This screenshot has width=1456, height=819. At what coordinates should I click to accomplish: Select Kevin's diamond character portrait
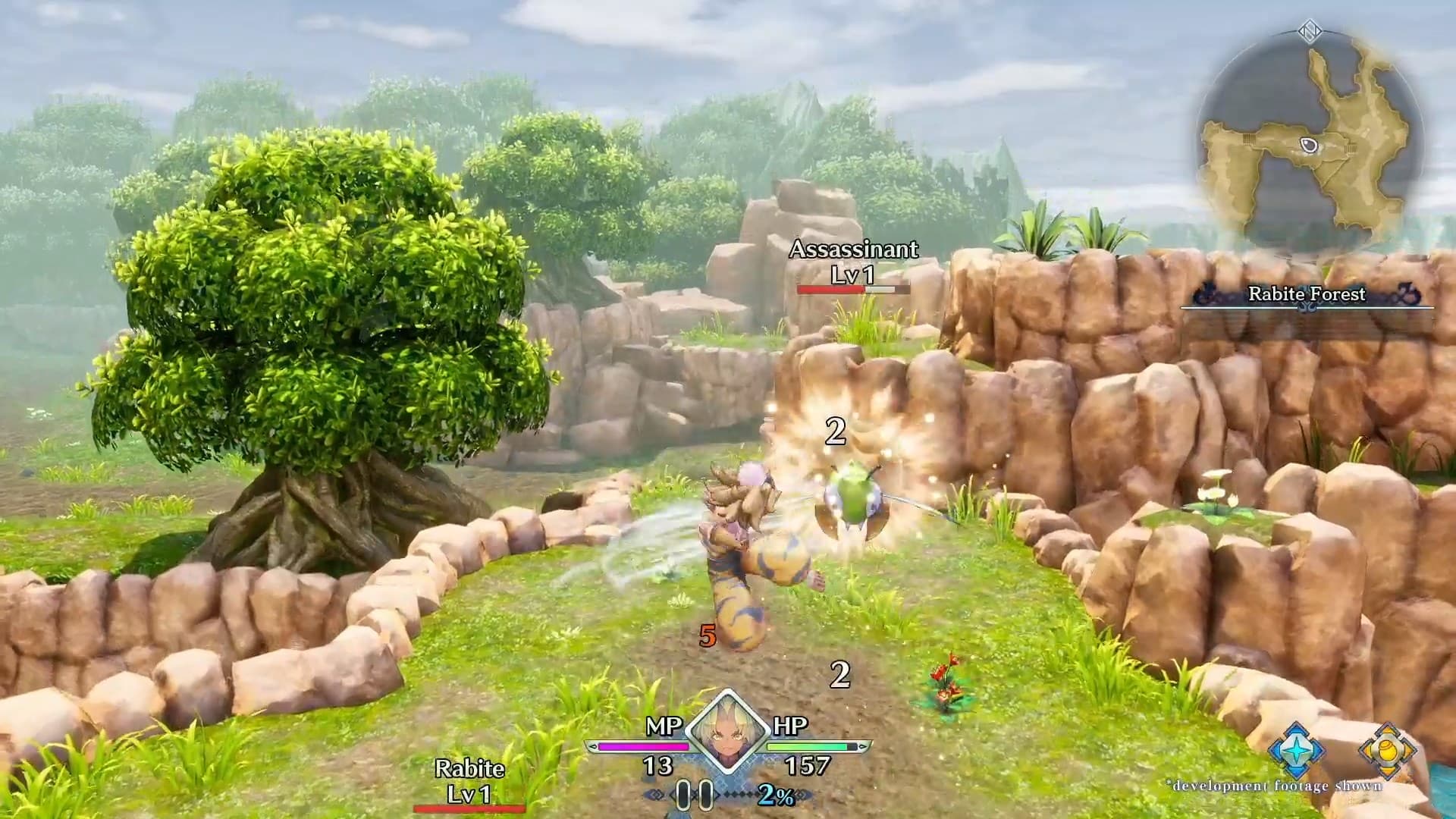tap(726, 732)
